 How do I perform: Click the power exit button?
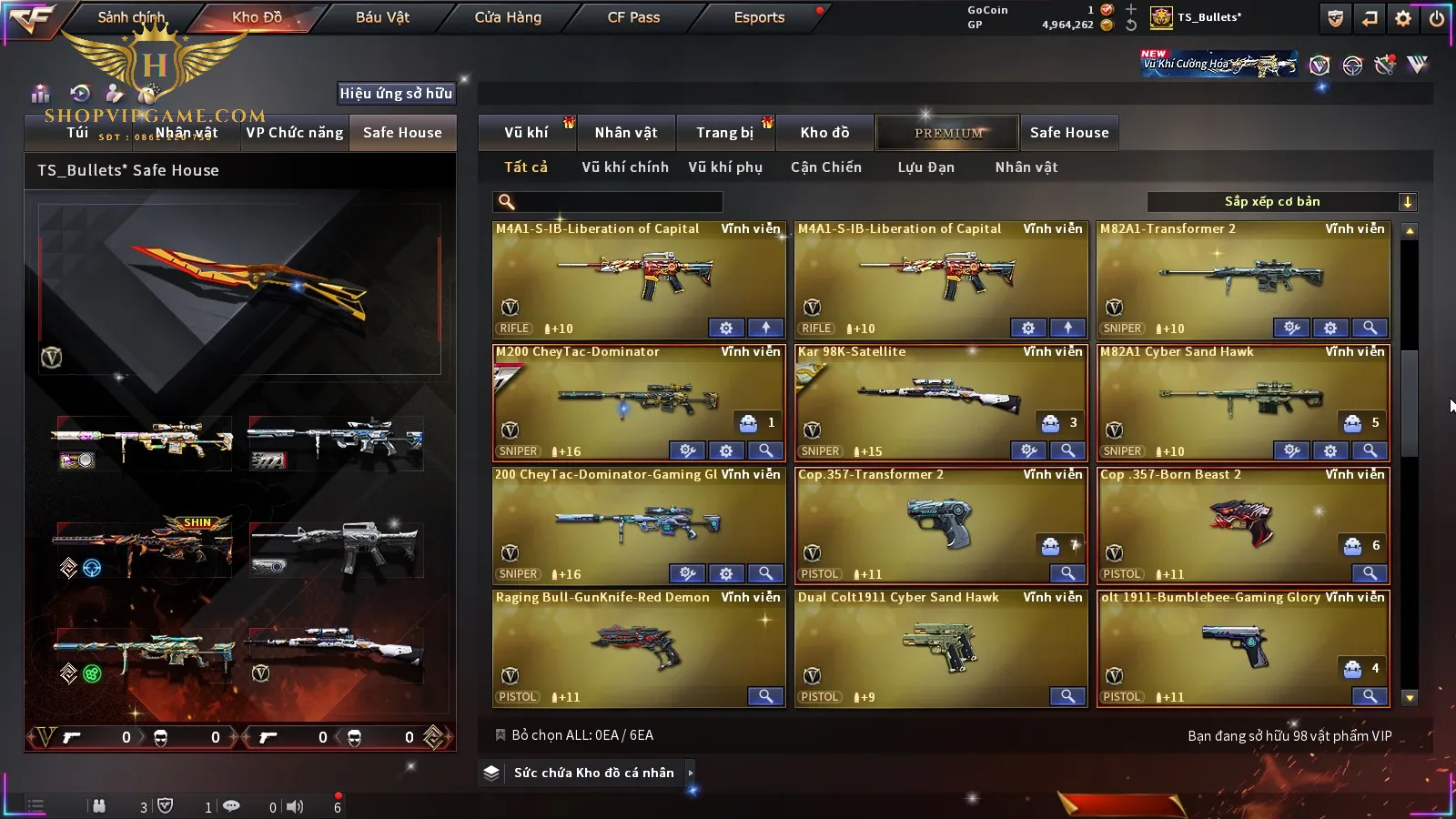(x=1436, y=18)
